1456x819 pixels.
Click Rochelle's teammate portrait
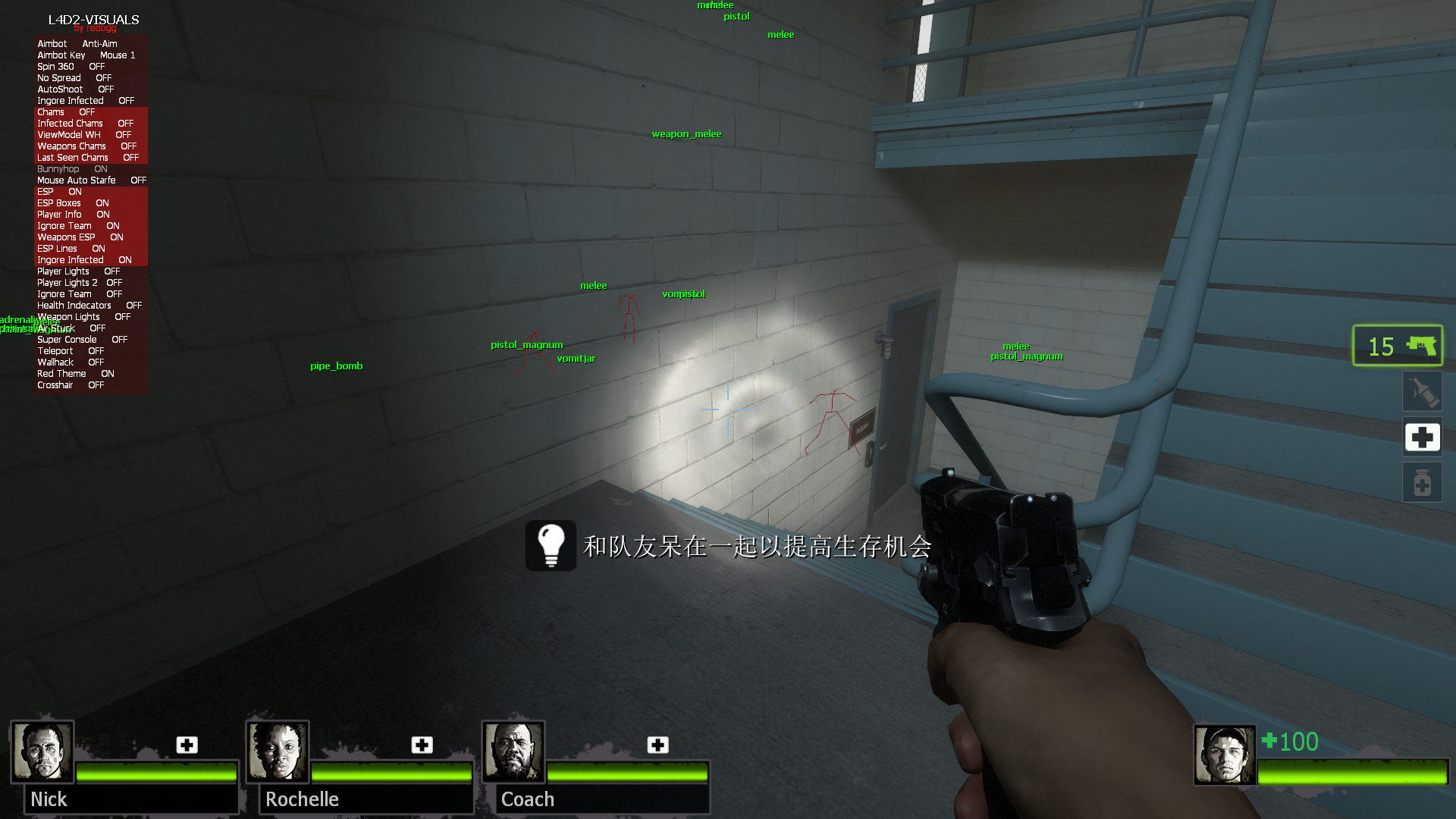click(278, 751)
